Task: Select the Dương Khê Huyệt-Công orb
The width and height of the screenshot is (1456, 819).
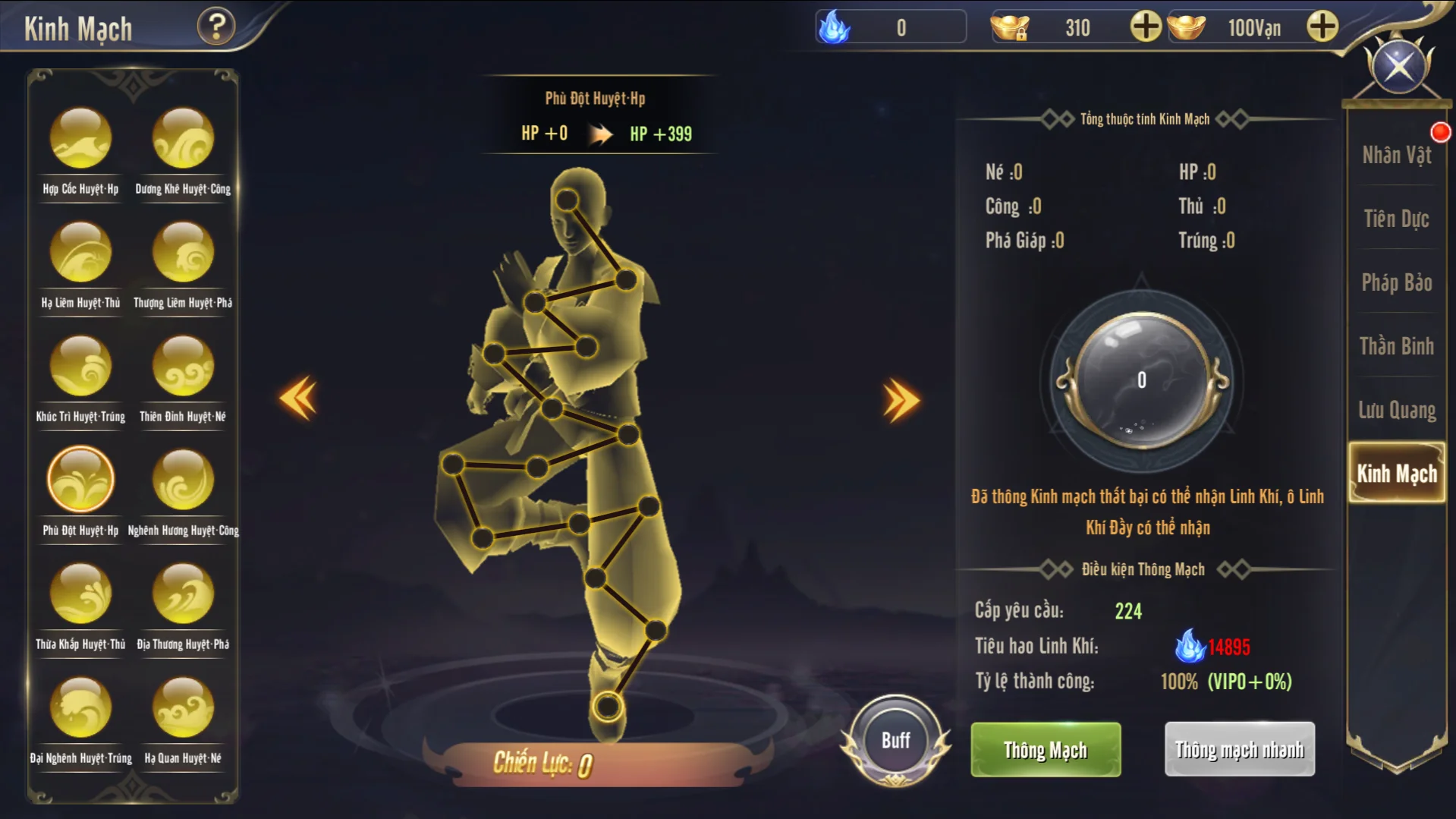Action: click(183, 139)
